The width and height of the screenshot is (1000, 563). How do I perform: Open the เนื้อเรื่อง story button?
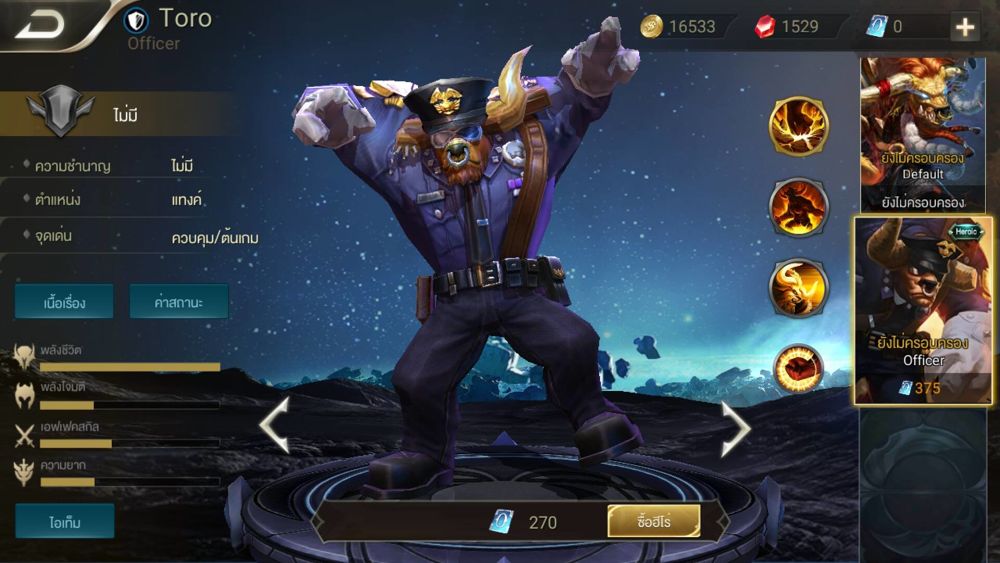[x=64, y=301]
